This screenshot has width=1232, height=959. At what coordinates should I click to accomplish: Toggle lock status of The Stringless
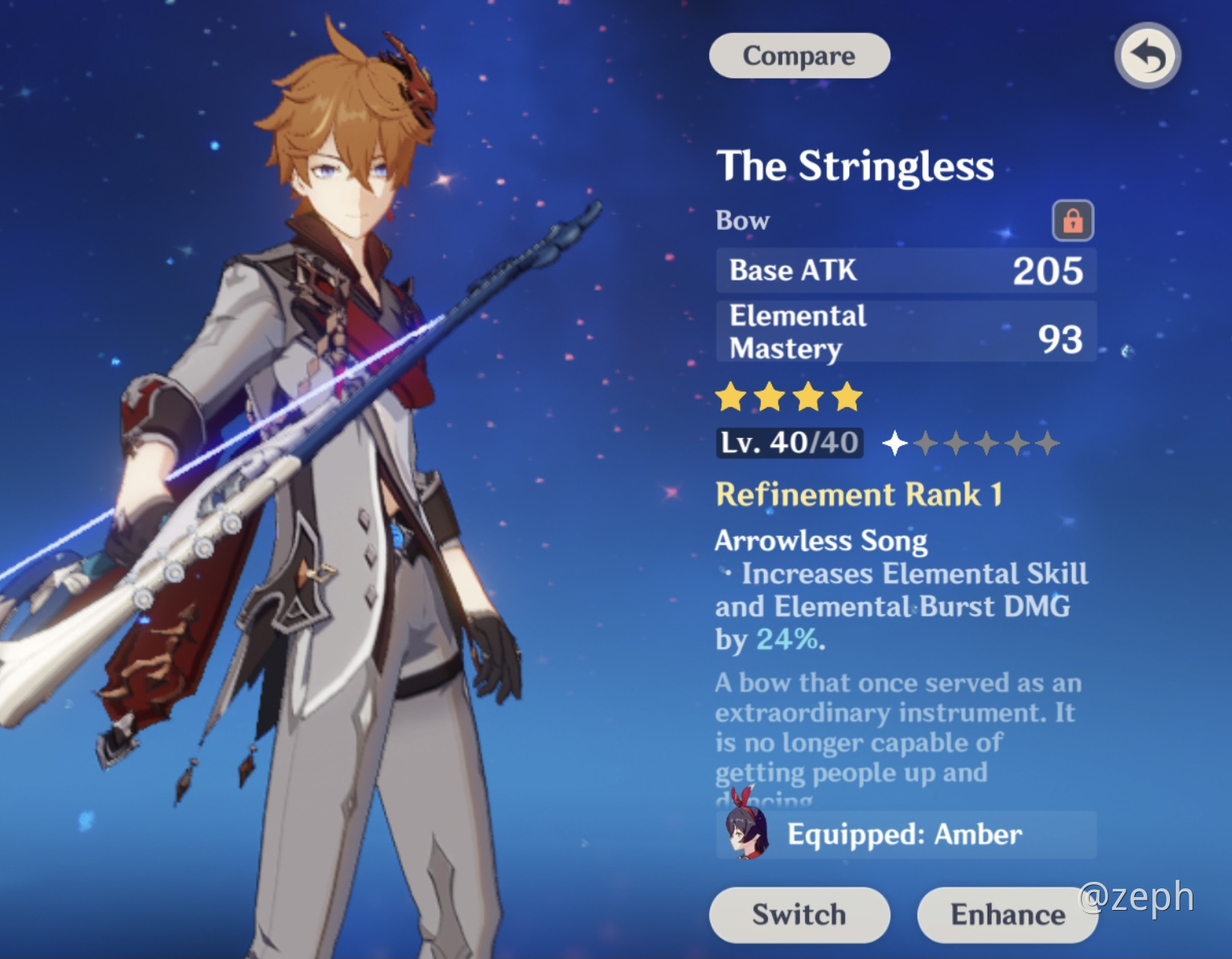[1075, 220]
